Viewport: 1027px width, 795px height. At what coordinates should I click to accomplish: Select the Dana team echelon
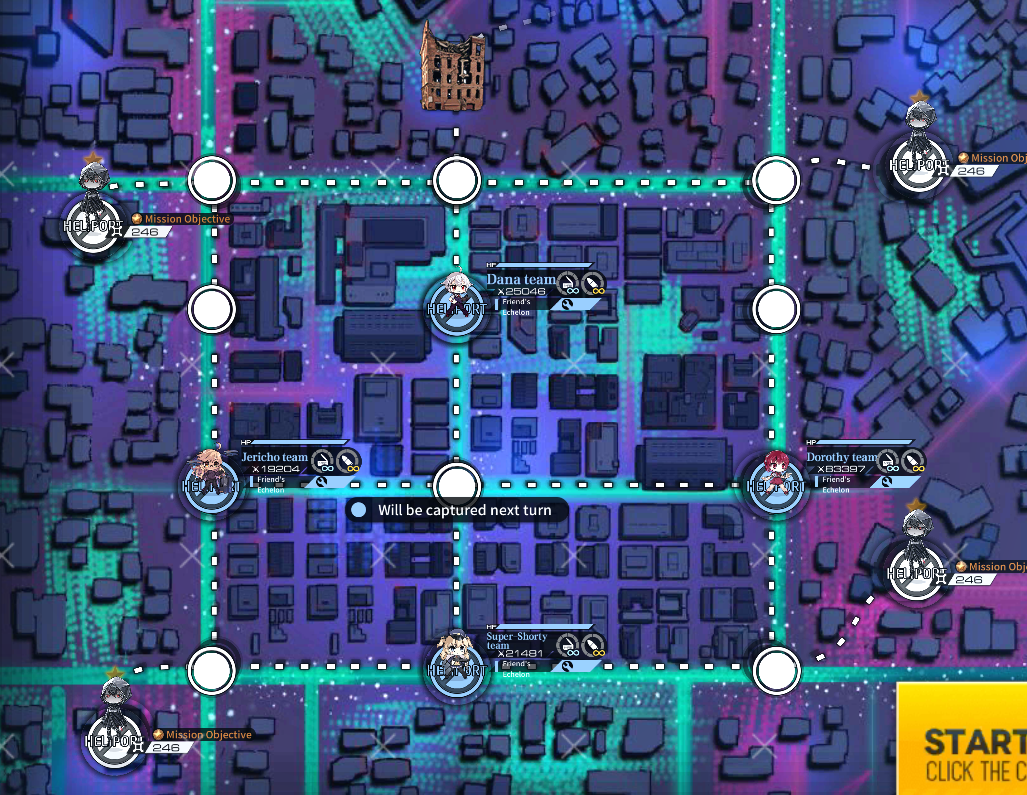[x=457, y=296]
